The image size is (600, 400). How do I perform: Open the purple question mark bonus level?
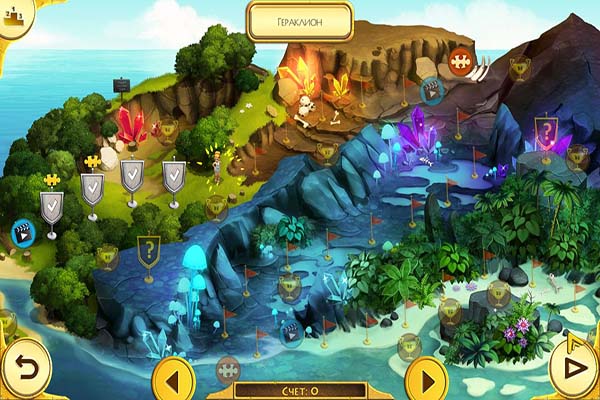[x=546, y=131]
